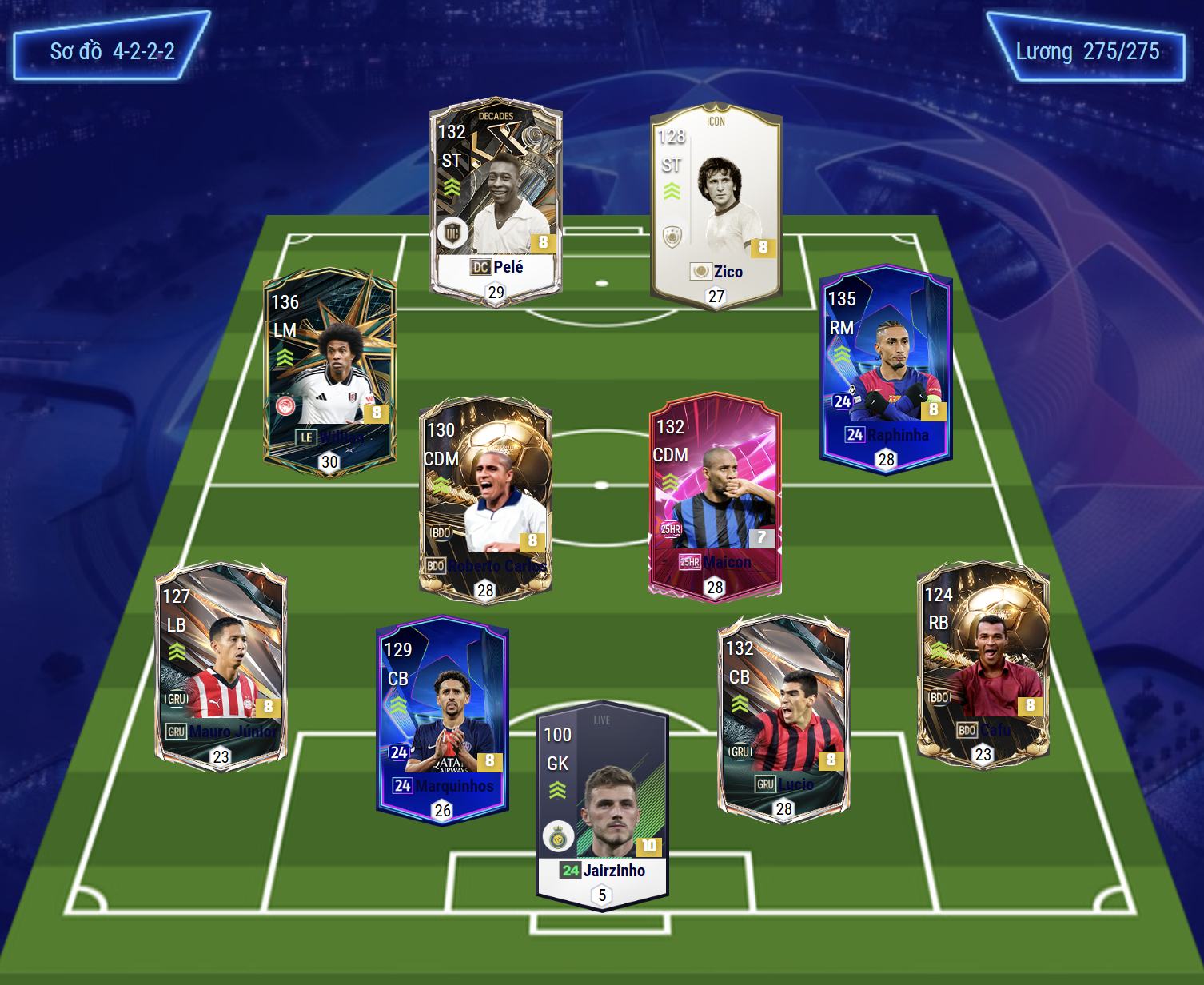1204x985 pixels.
Task: Open the 4-2-2-2 formation selector
Action: point(112,51)
